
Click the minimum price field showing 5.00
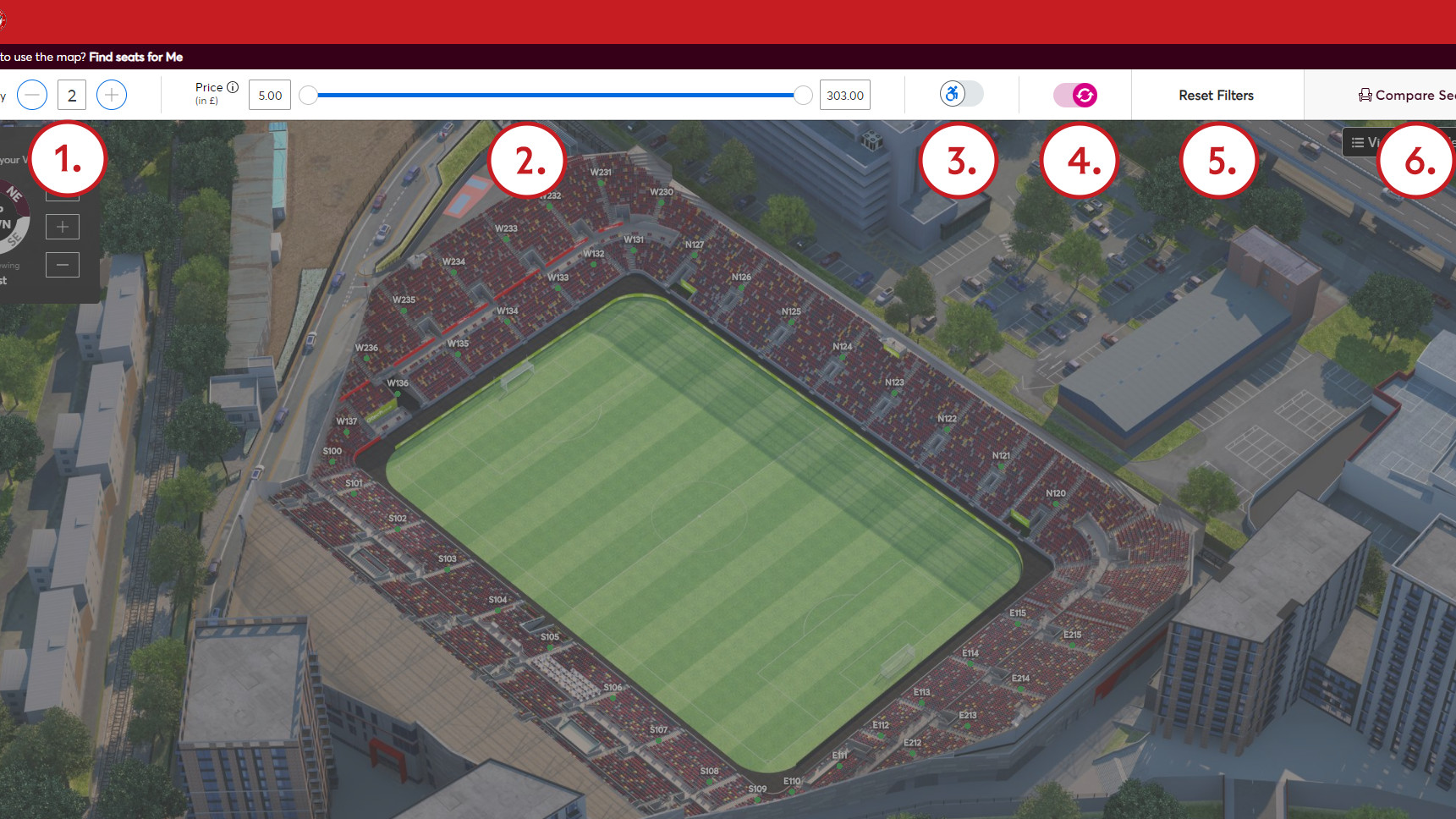[269, 95]
